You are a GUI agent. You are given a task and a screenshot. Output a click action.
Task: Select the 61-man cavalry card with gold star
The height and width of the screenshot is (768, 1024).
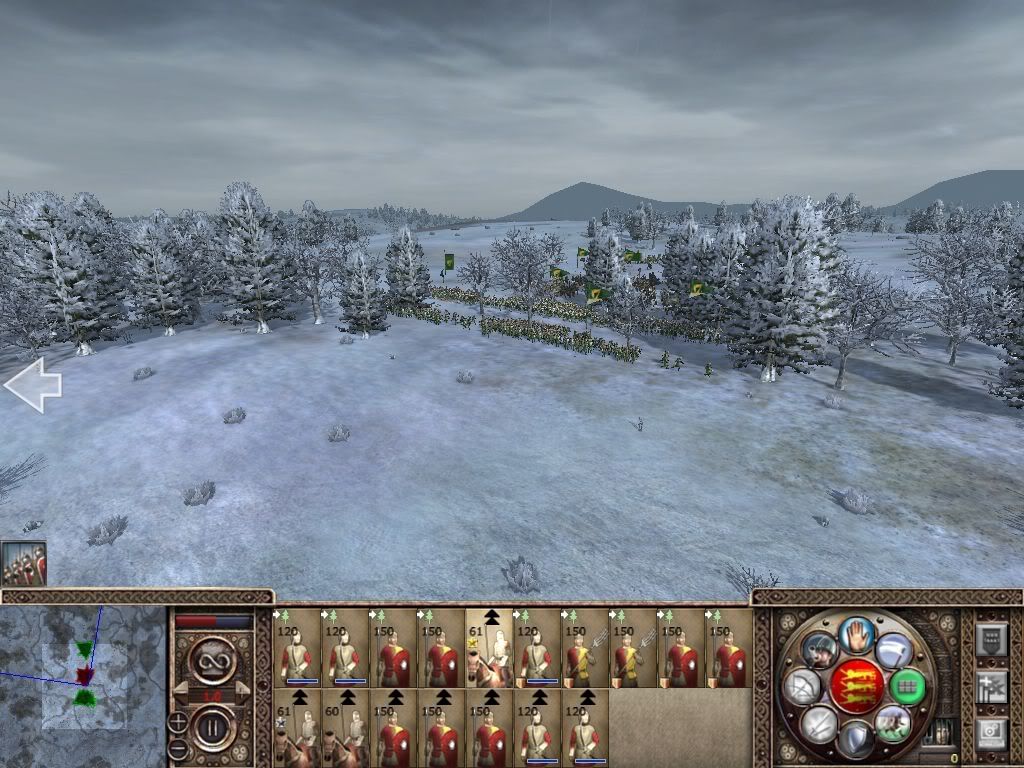(489, 648)
